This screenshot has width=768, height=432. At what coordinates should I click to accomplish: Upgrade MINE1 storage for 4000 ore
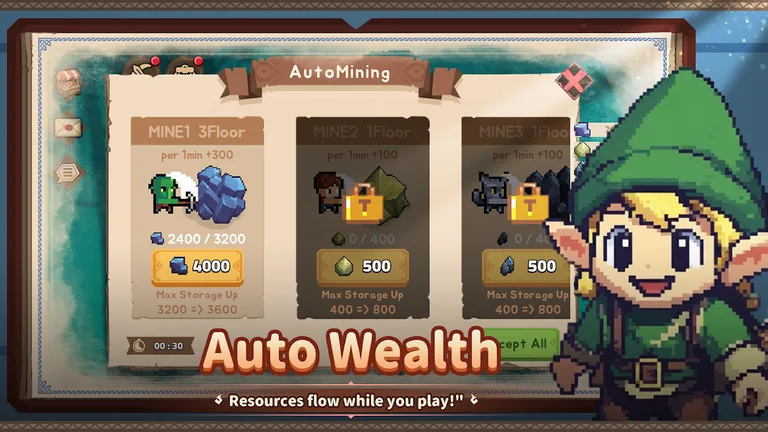197,267
